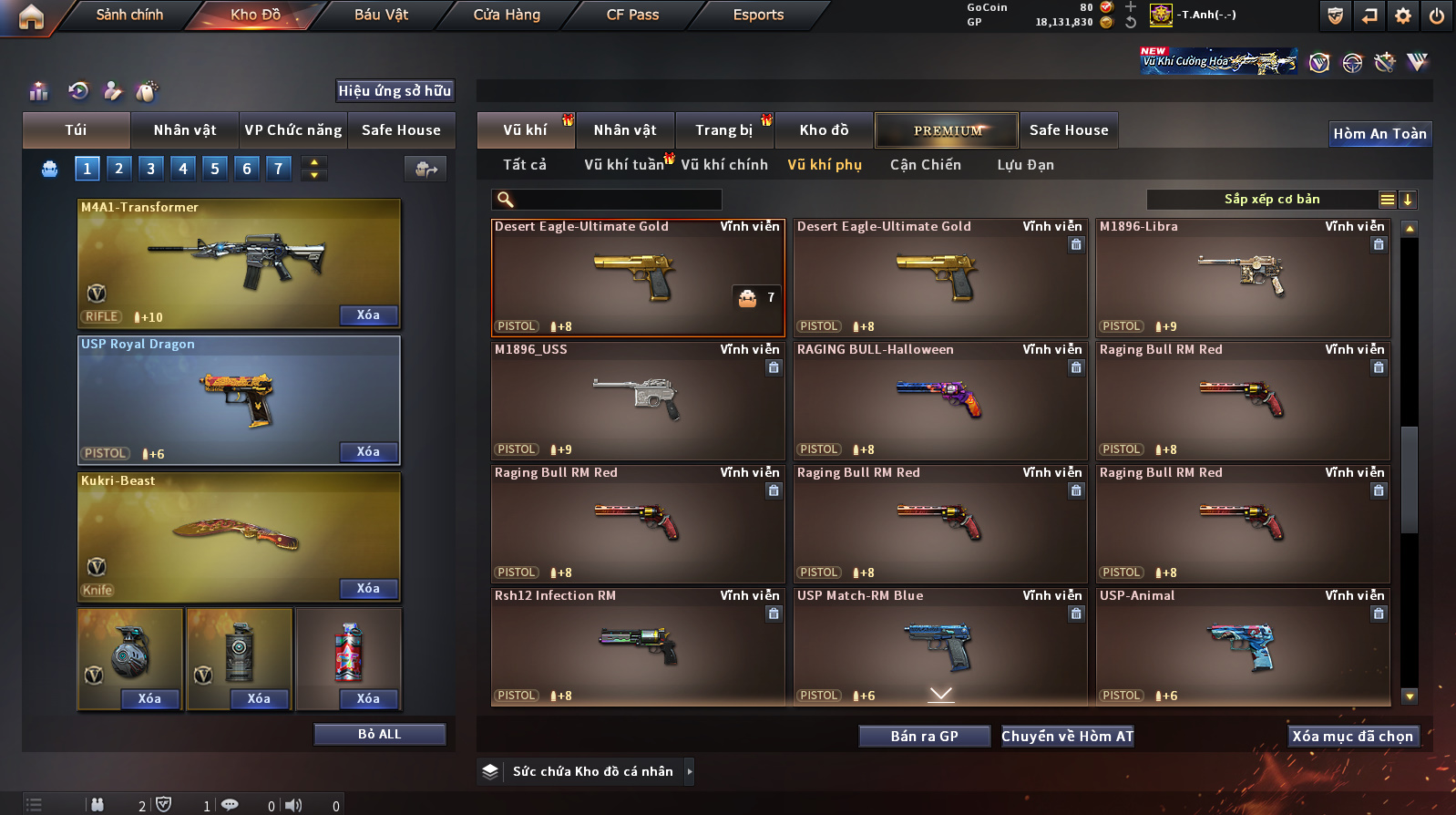
Task: Click the Bỏ ALL button
Action: click(x=379, y=735)
